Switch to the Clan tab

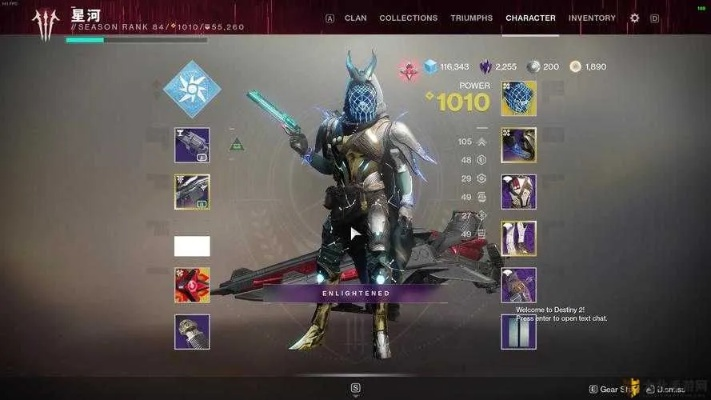click(355, 18)
